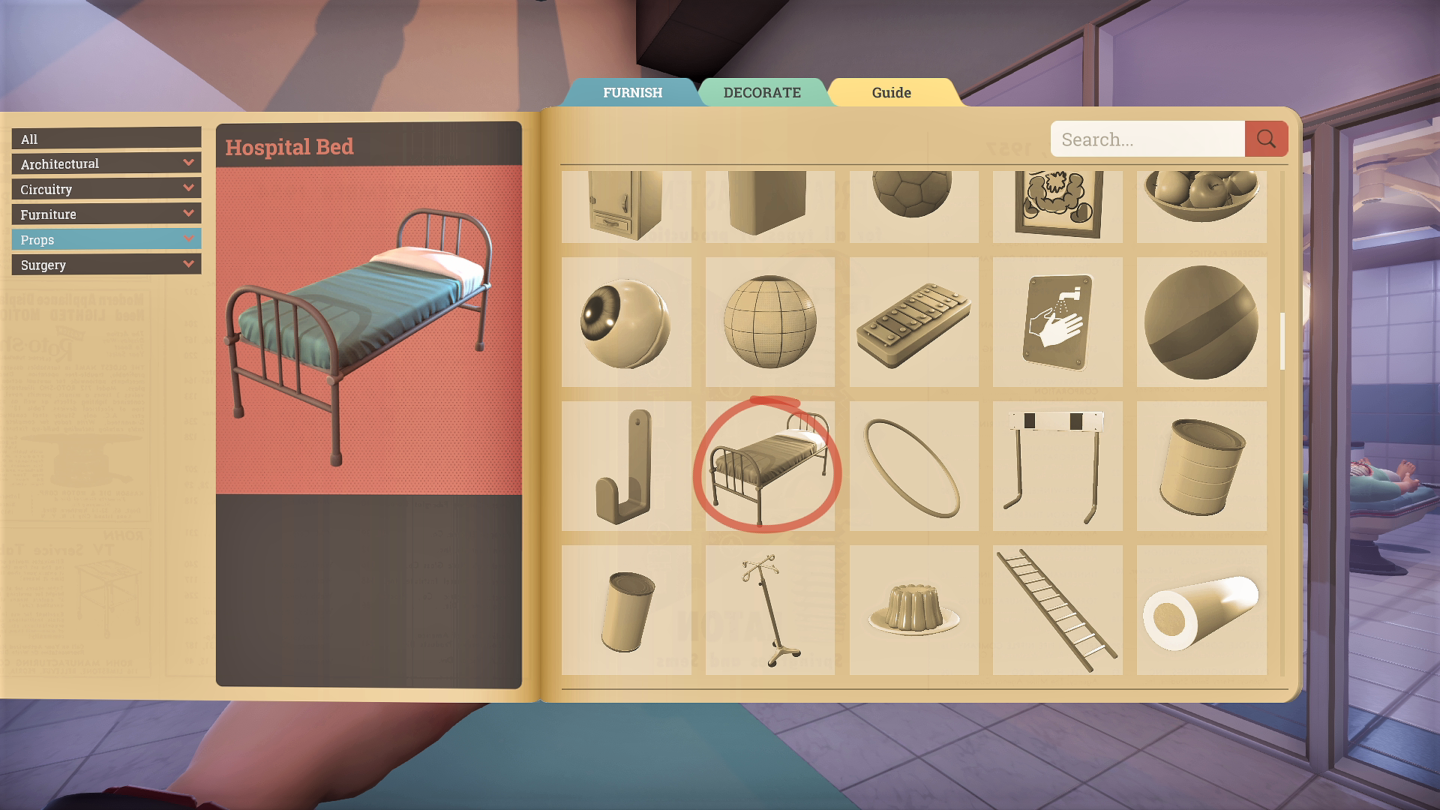Click the search magnifier button
This screenshot has height=810, width=1440.
click(1265, 139)
